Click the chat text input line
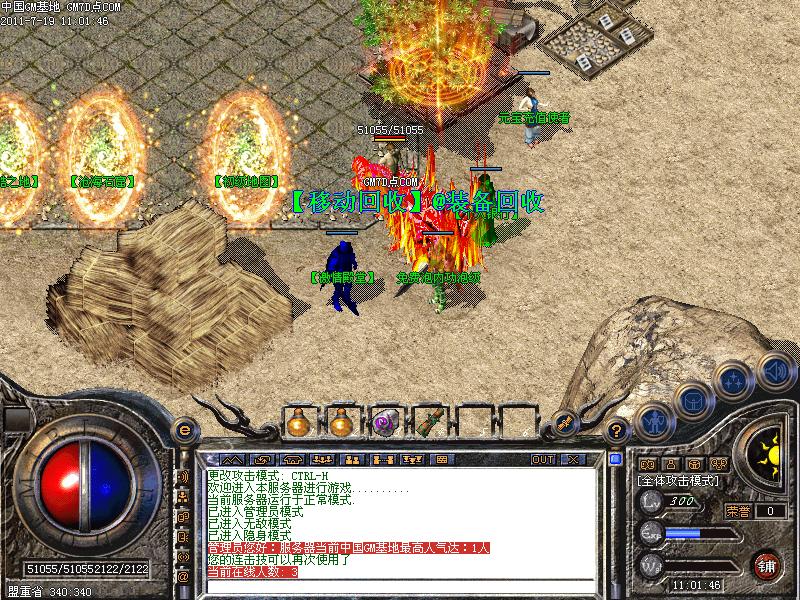The image size is (800, 600). point(400,587)
